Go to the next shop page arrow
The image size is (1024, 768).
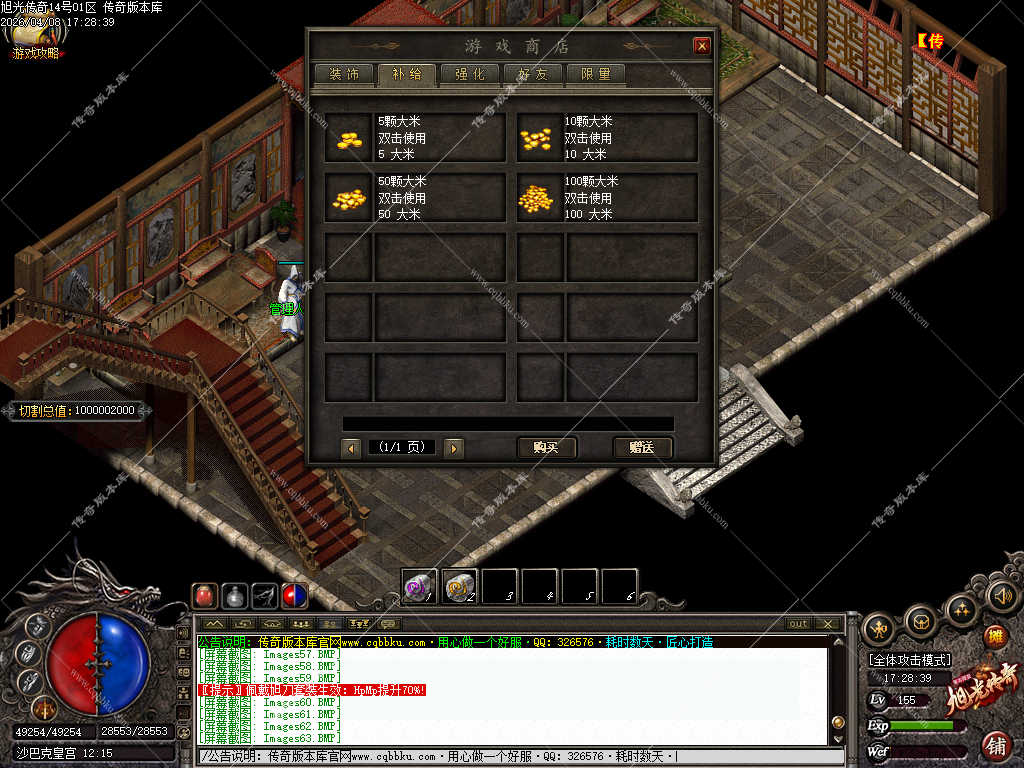coord(454,448)
